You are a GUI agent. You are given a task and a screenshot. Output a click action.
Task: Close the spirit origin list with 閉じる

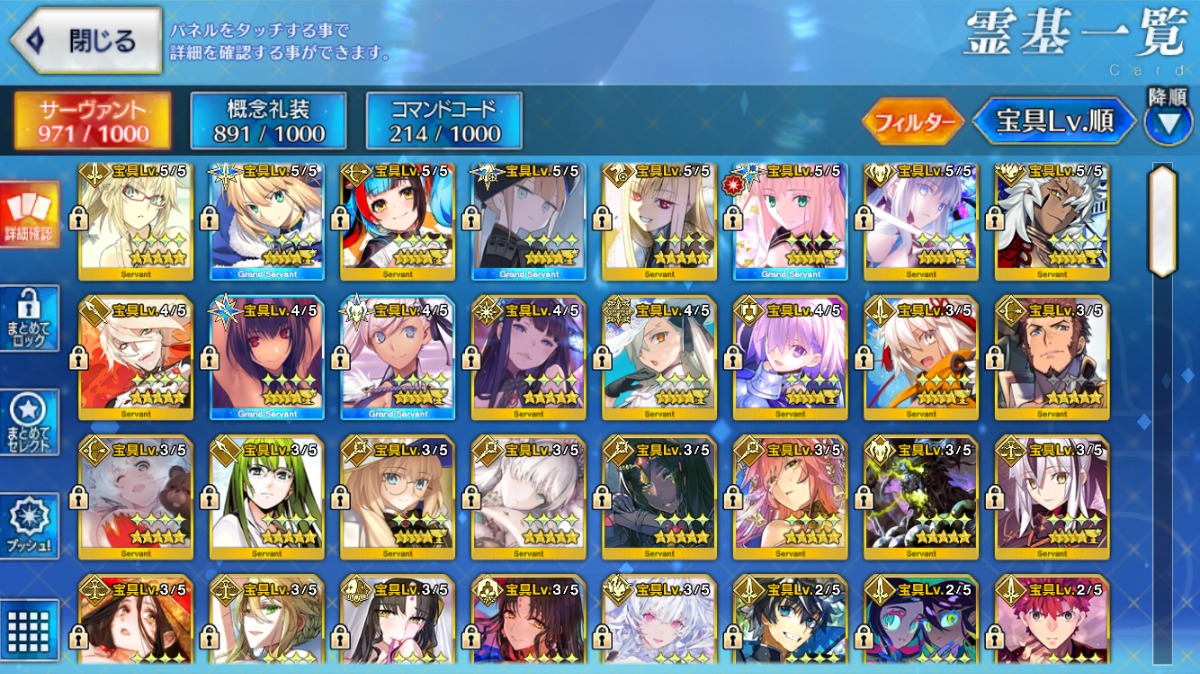tap(86, 40)
